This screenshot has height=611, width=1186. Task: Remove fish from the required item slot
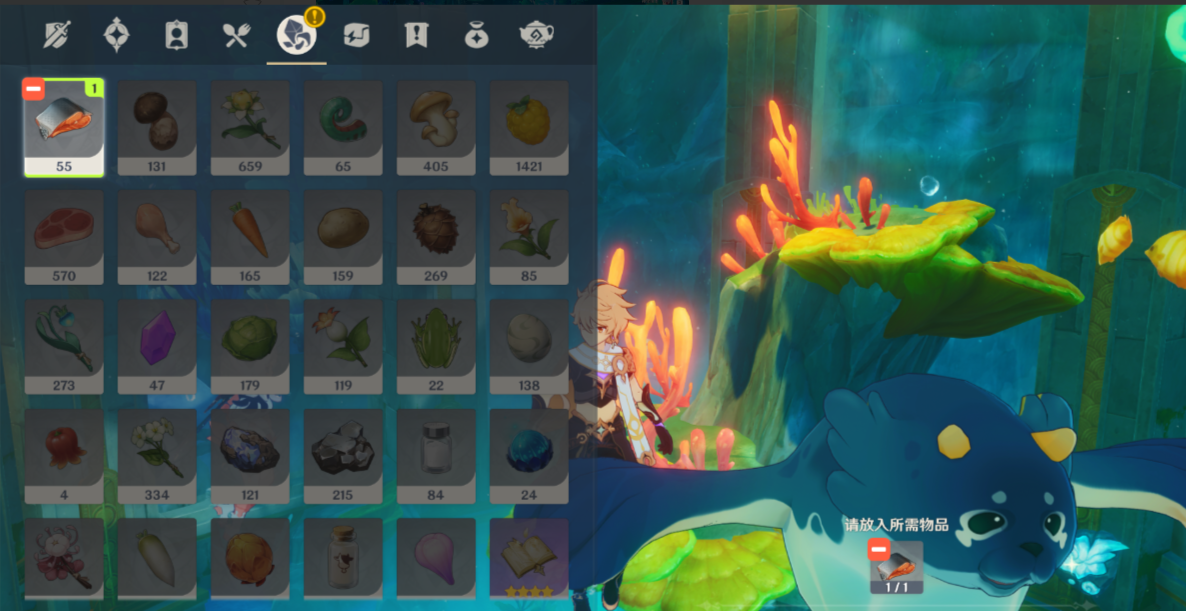click(x=878, y=549)
